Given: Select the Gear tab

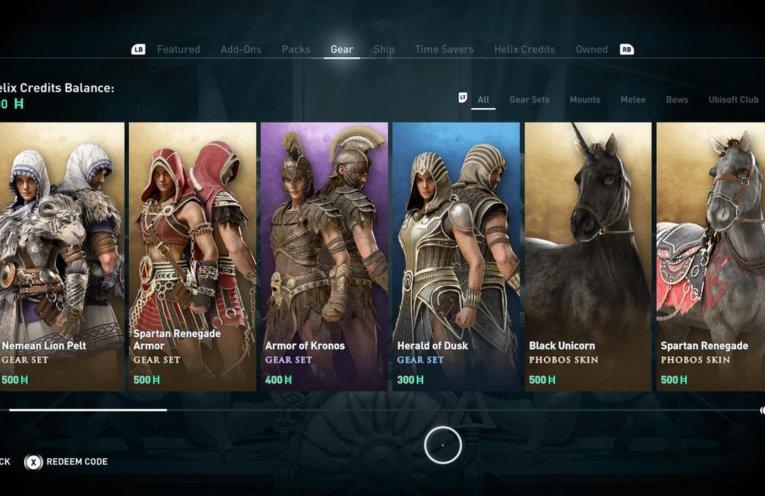Looking at the screenshot, I should [342, 49].
